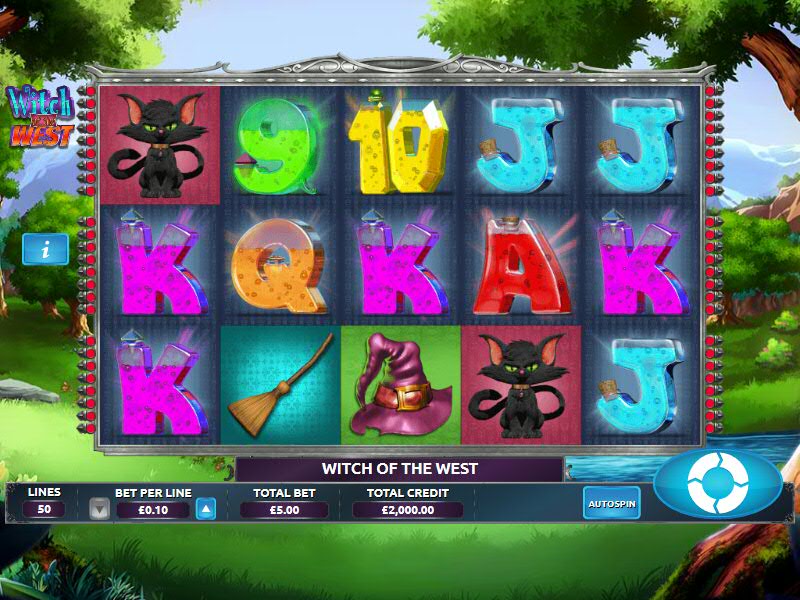Increase the bet per line
The image size is (800, 600).
click(205, 509)
